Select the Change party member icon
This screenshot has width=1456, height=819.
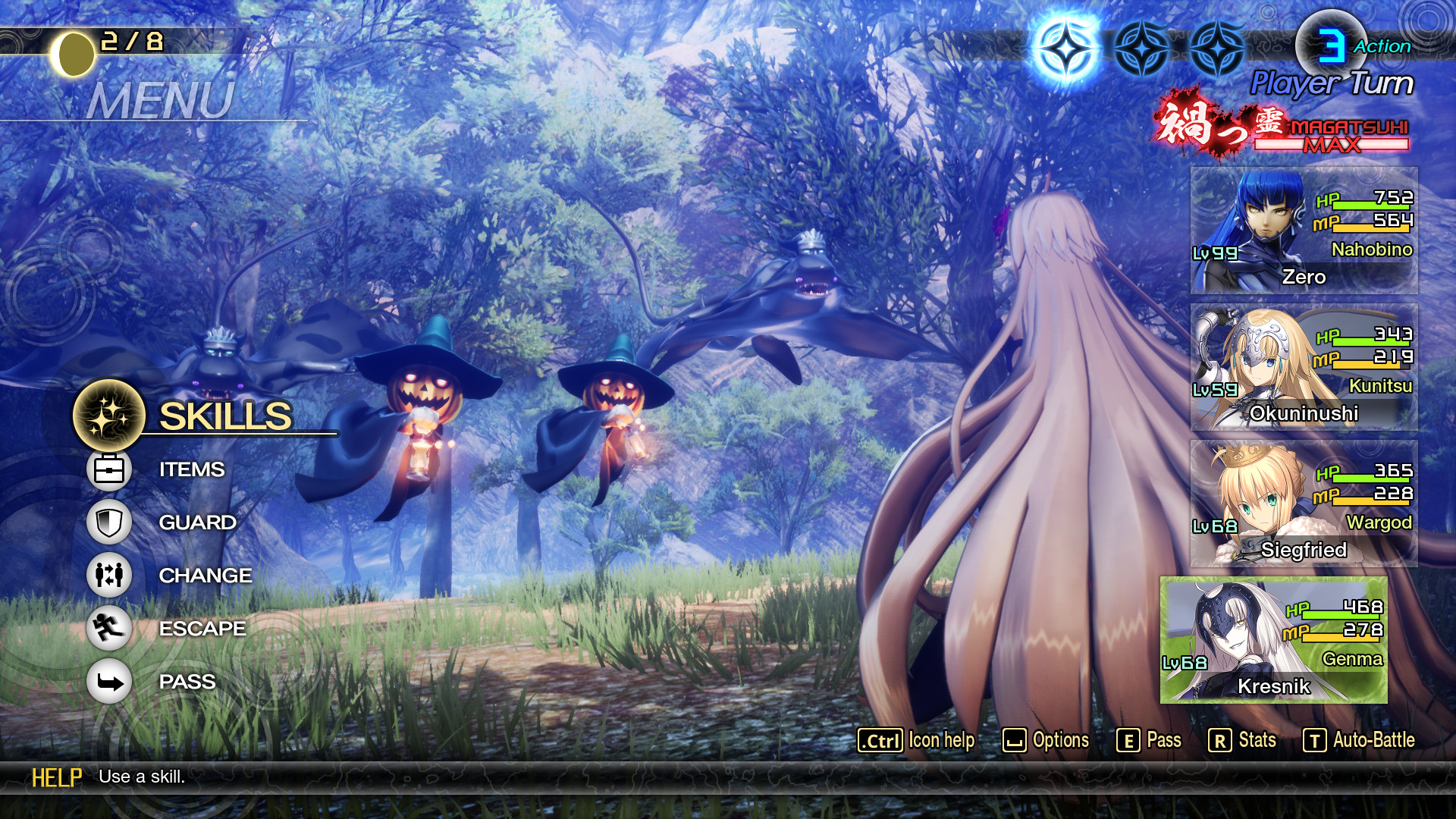click(109, 576)
